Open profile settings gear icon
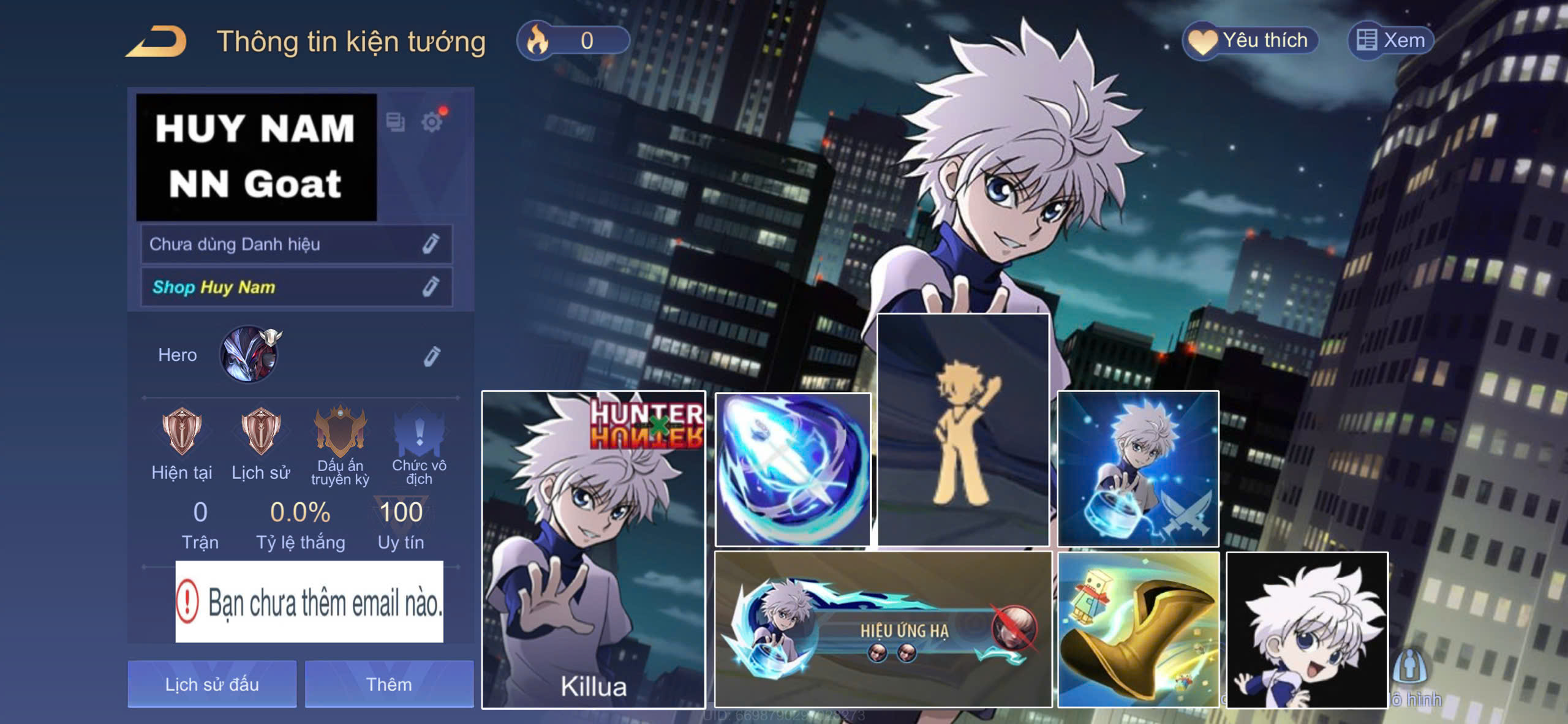Viewport: 1568px width, 724px height. point(432,122)
